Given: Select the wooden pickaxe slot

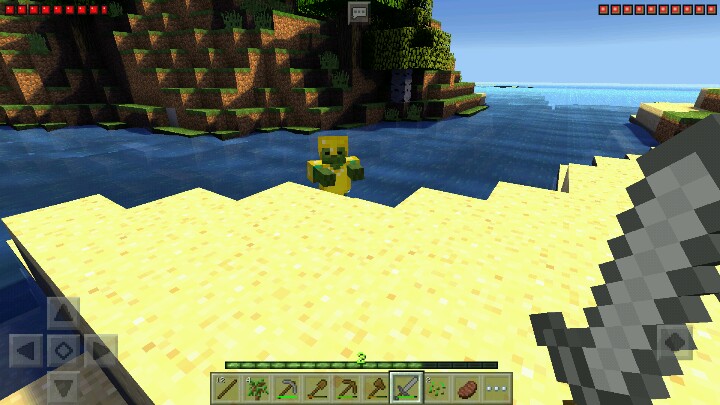Looking at the screenshot, I should [x=346, y=388].
